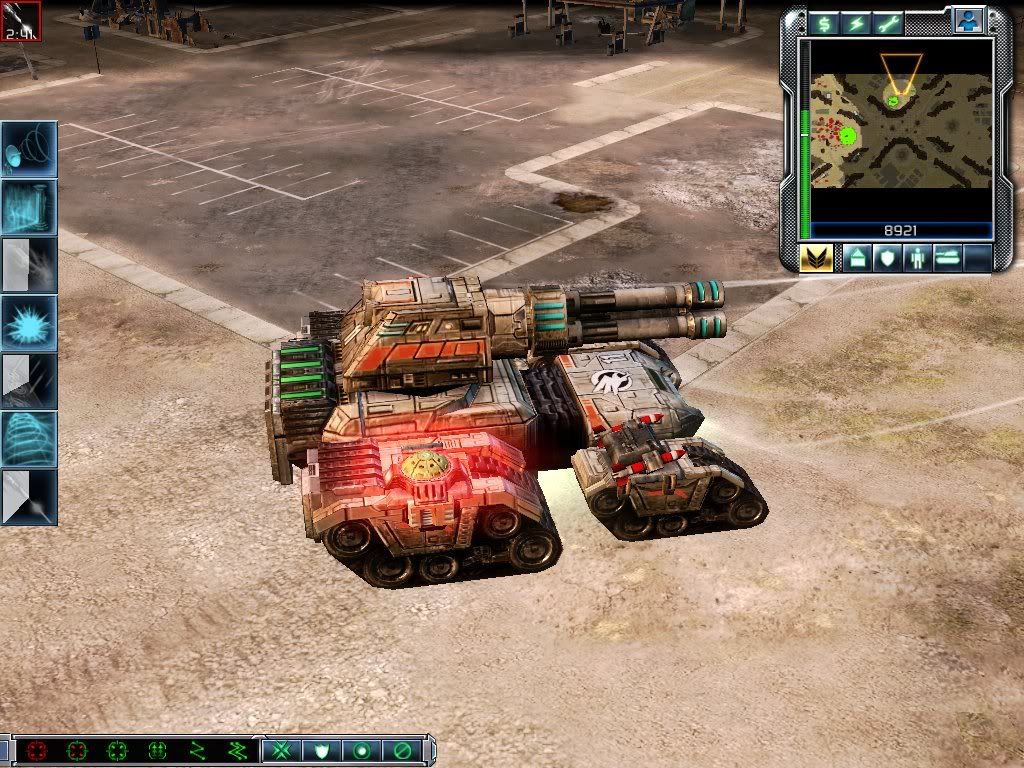
Task: Trigger the blue starburst support power
Action: click(29, 322)
